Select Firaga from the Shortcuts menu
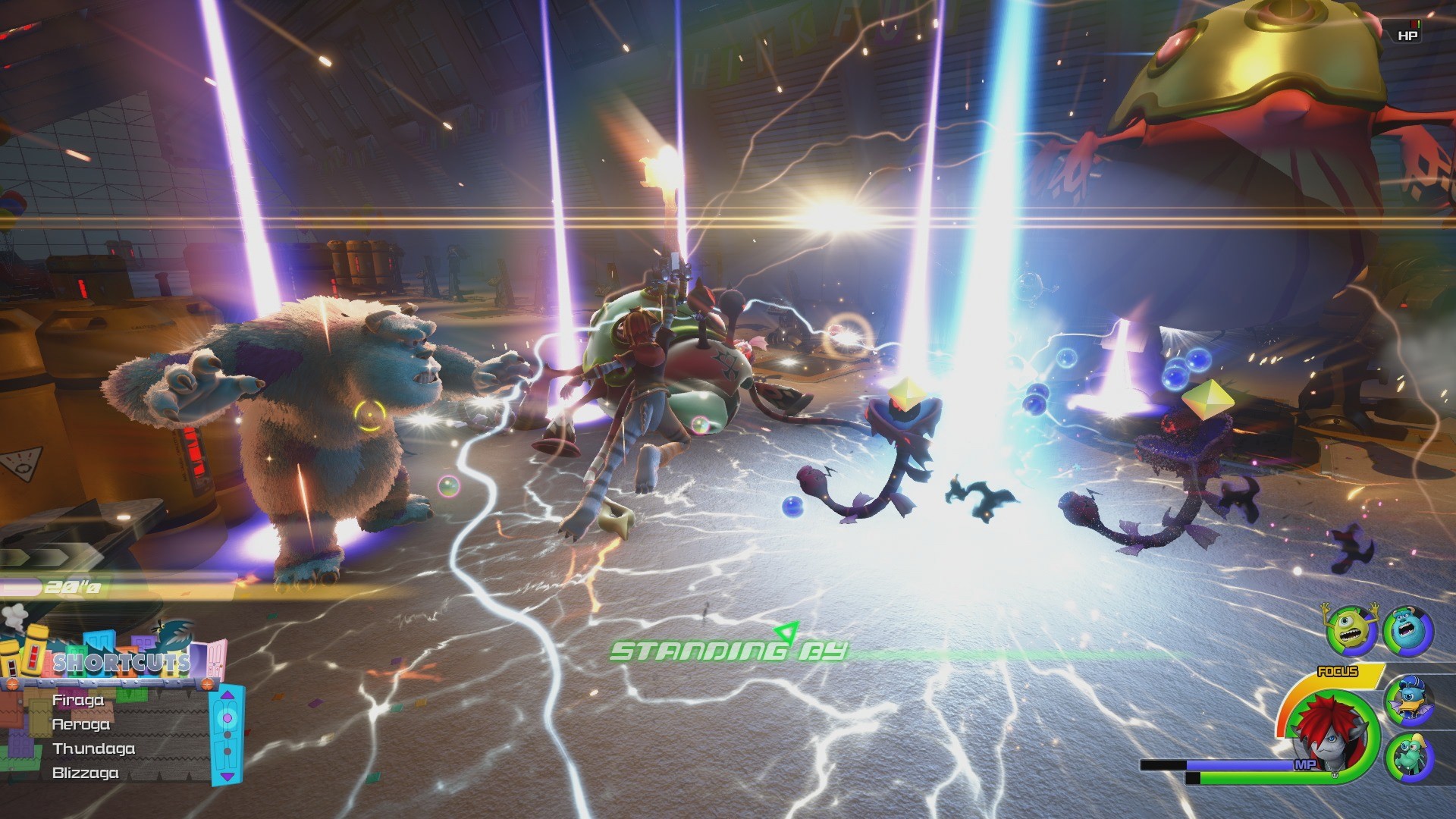Viewport: 1456px width, 819px height. (x=79, y=701)
